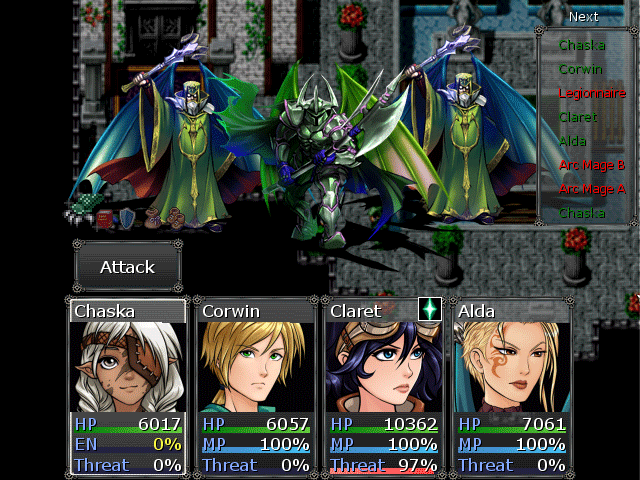
Task: Select the Attack command
Action: coord(127,267)
